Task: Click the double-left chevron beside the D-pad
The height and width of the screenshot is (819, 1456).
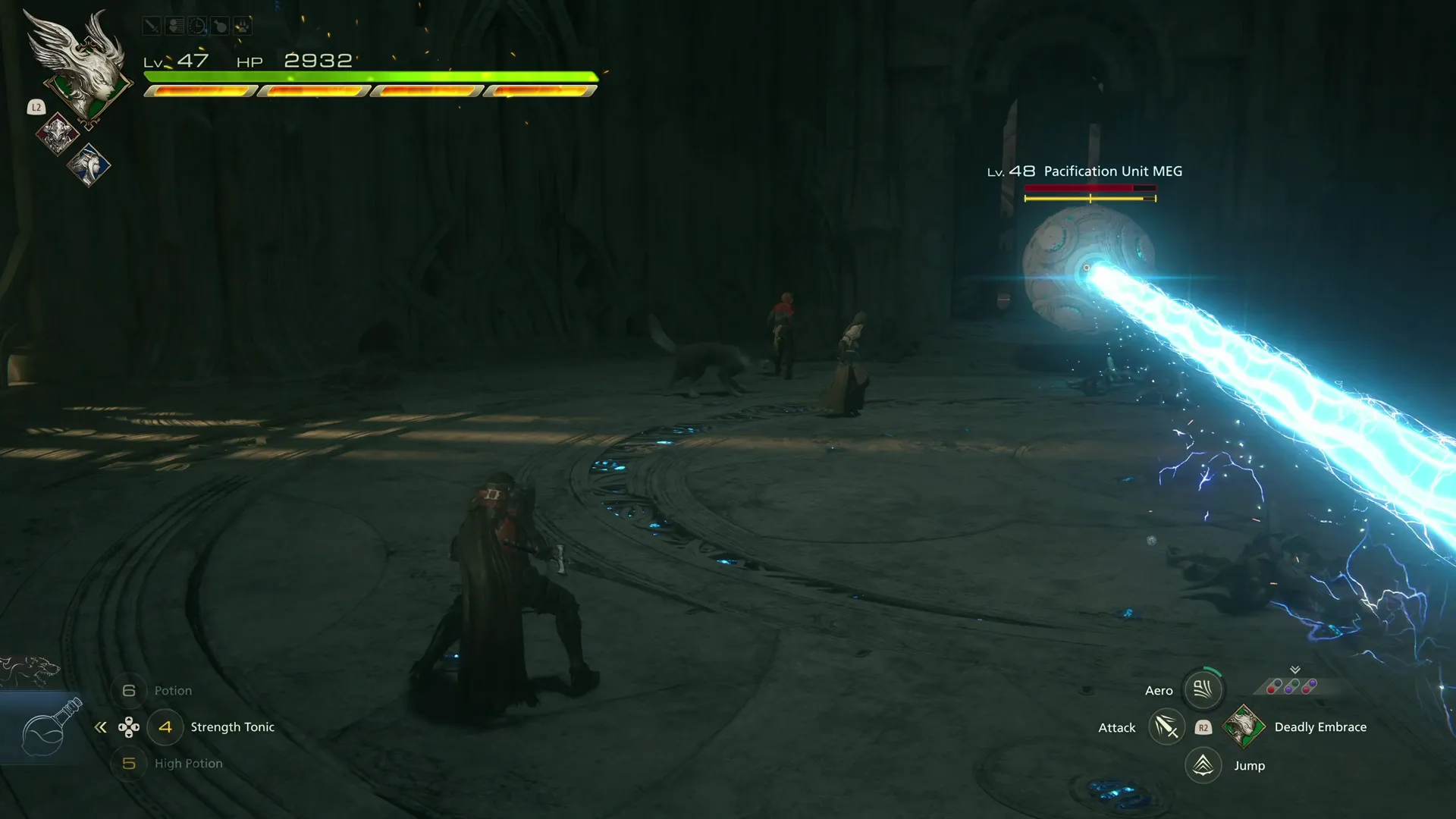Action: (x=101, y=726)
